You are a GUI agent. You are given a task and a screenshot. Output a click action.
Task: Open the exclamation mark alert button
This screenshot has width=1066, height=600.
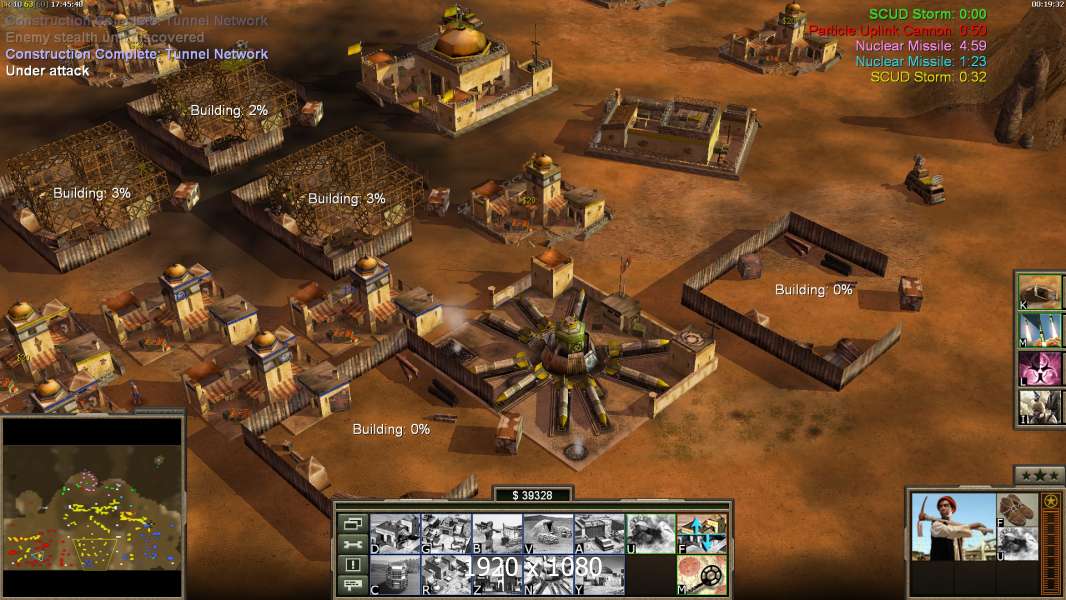tap(352, 565)
